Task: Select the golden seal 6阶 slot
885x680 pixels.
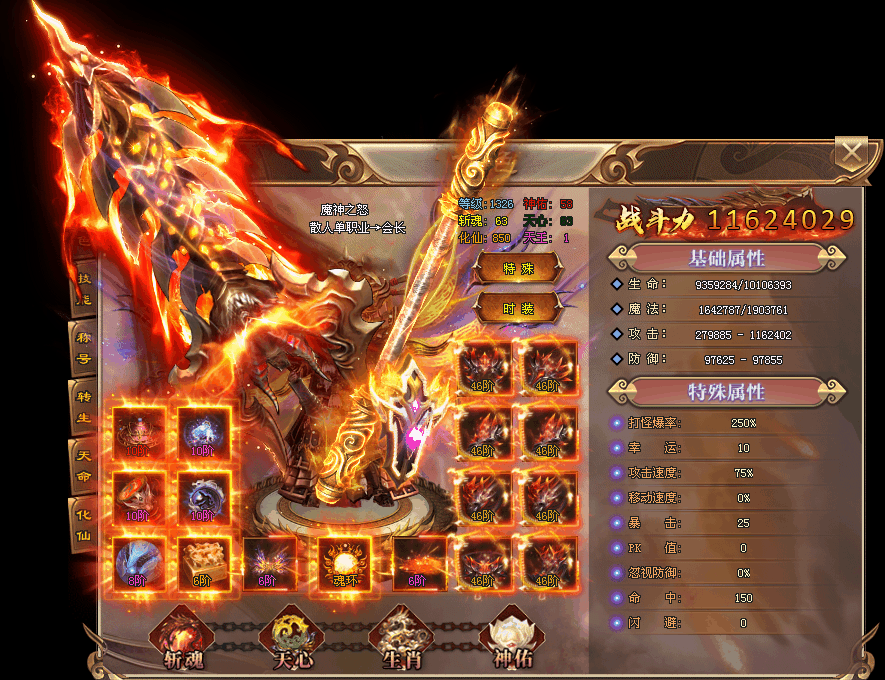Action: pos(204,563)
